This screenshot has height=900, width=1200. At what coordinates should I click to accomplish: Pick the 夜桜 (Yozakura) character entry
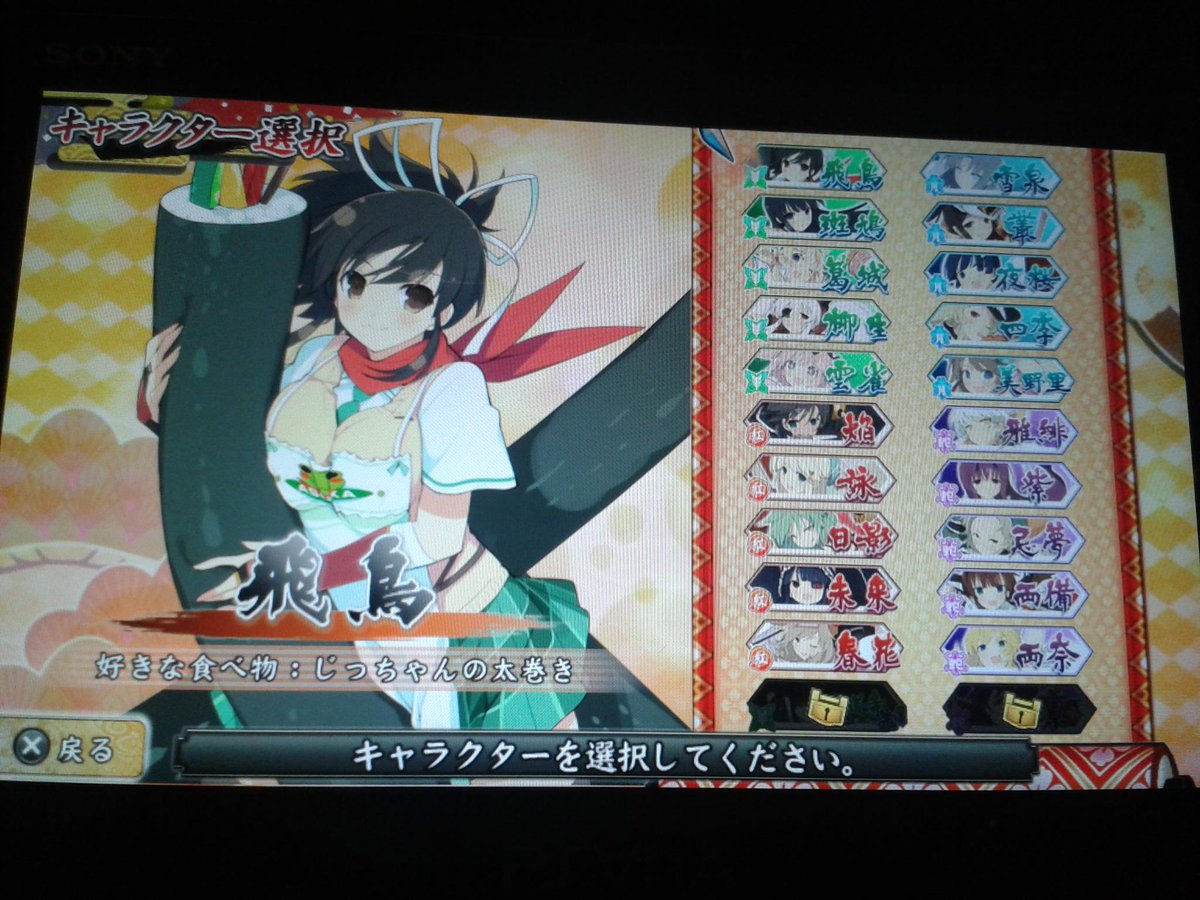tap(996, 275)
